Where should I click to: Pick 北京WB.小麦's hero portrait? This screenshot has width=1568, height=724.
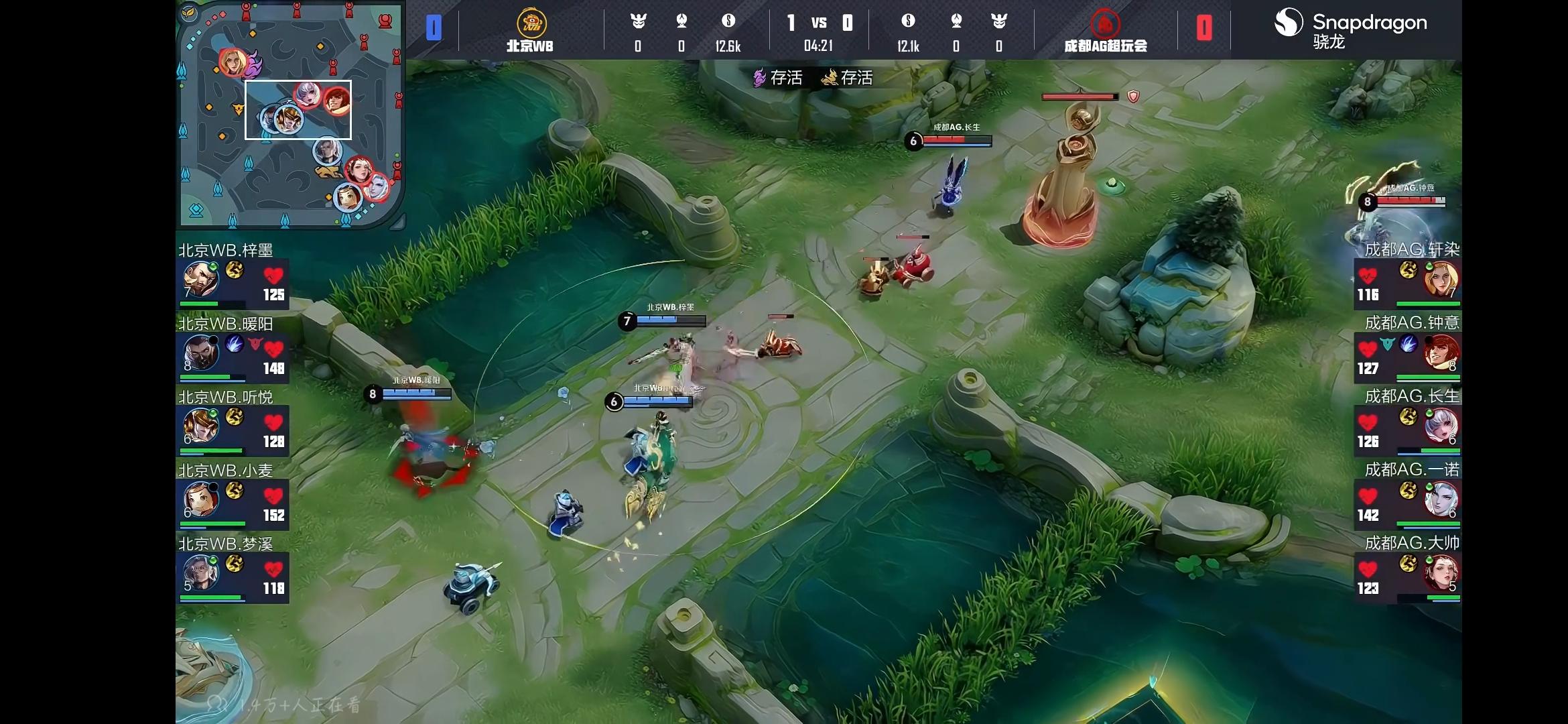click(x=201, y=499)
